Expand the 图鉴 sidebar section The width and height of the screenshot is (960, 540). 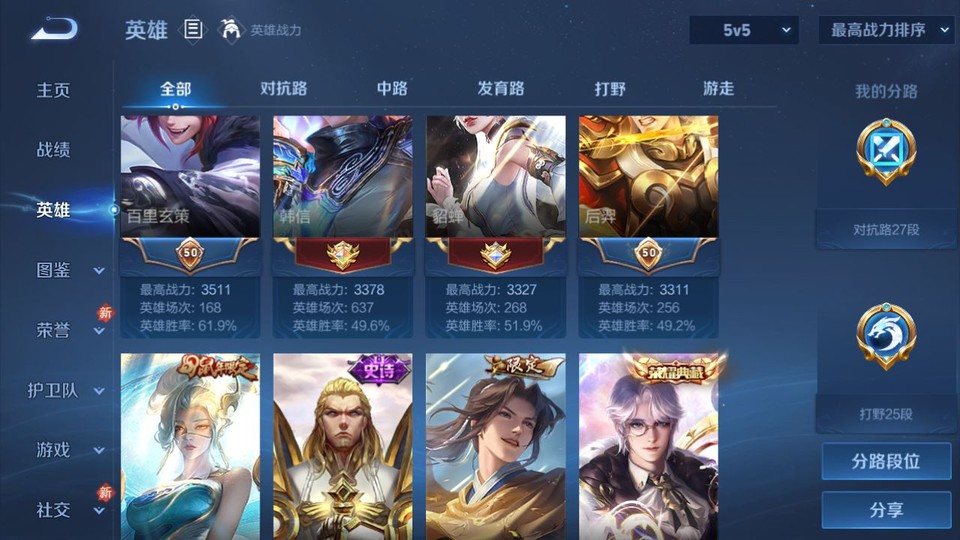pyautogui.click(x=66, y=270)
